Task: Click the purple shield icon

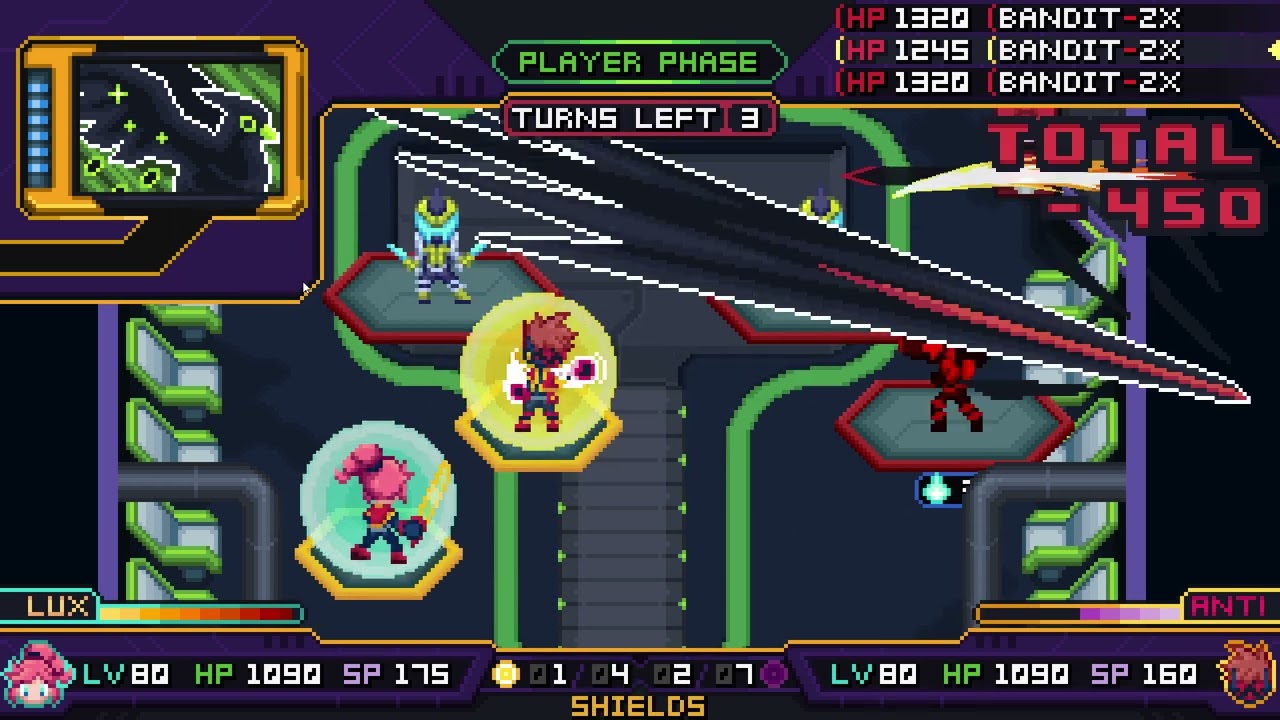Action: [x=773, y=675]
